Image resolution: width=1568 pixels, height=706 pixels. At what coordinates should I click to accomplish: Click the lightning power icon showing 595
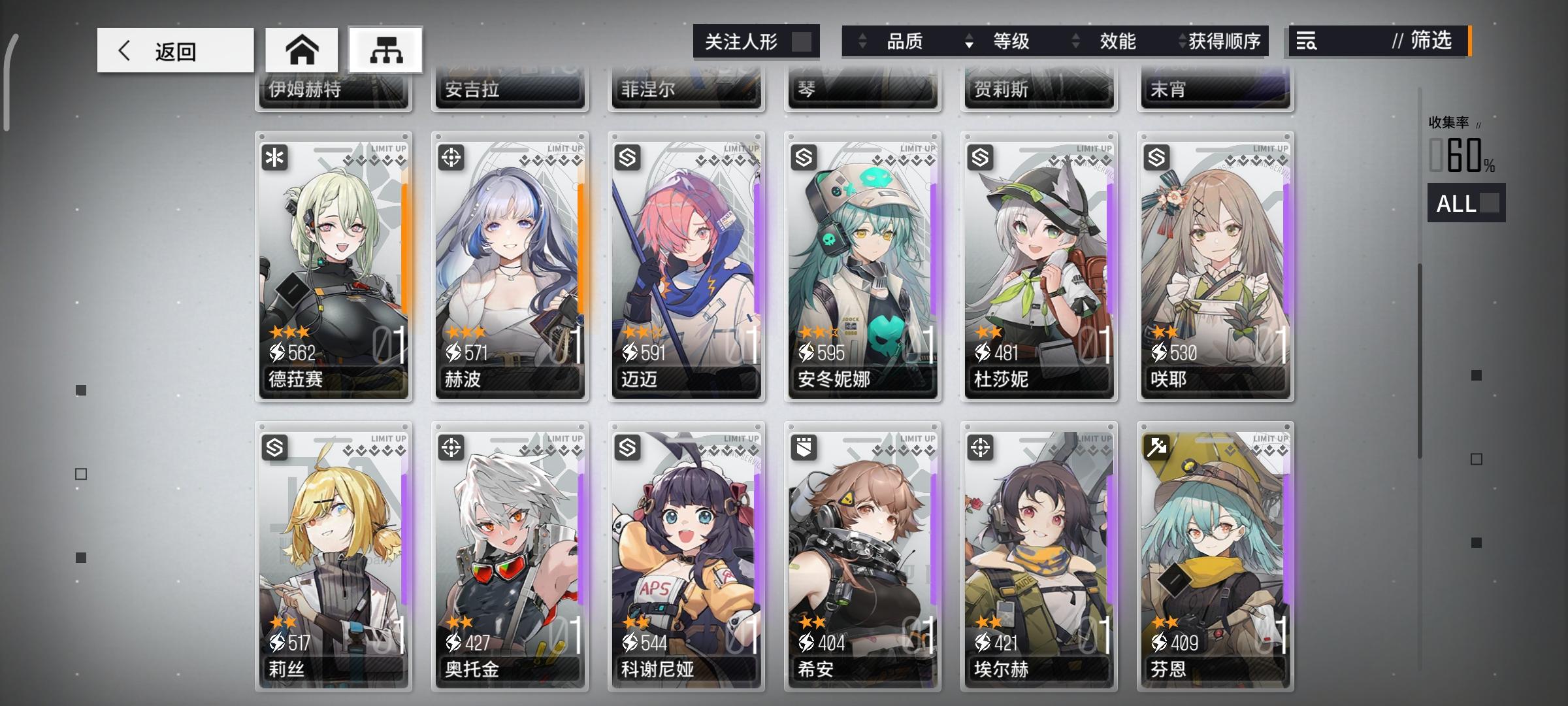pyautogui.click(x=808, y=353)
